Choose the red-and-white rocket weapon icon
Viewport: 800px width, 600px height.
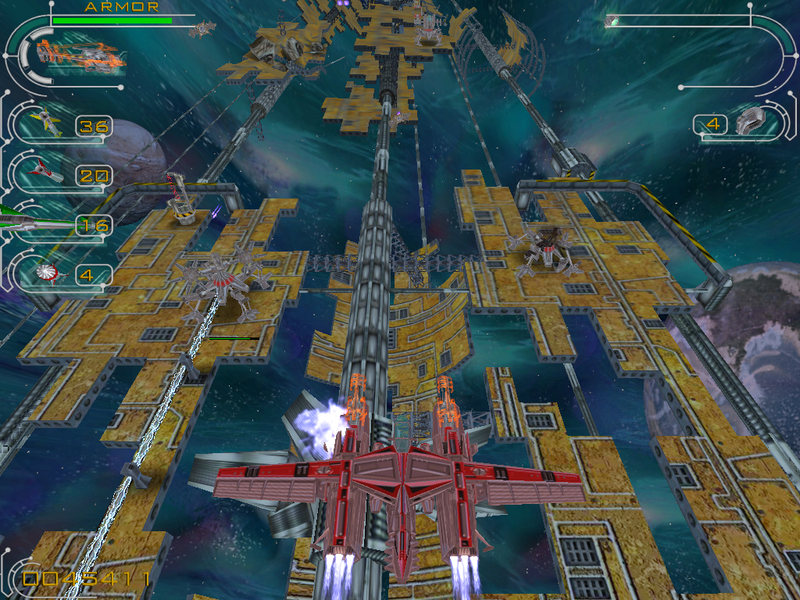click(44, 173)
